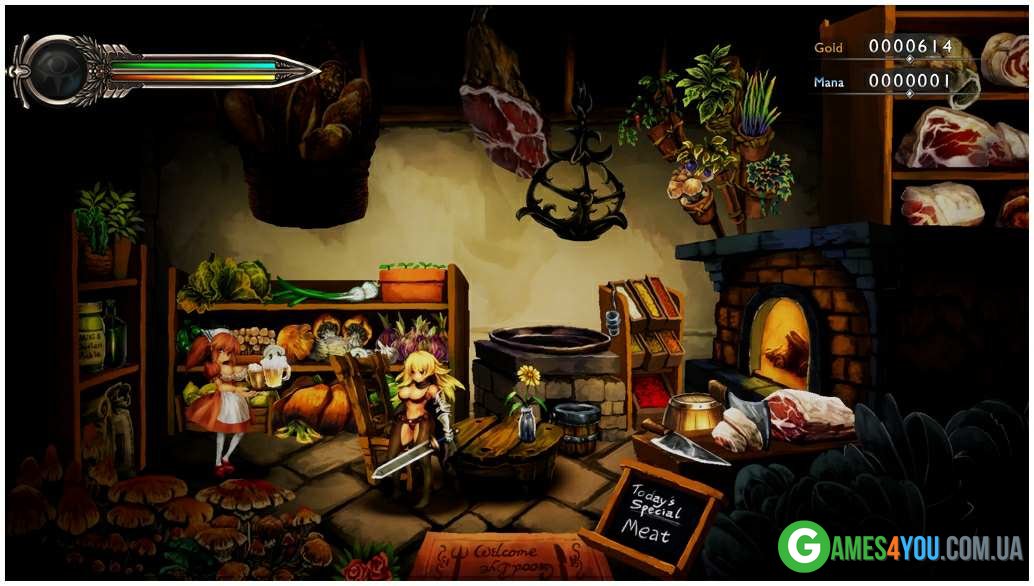Click the eye emblem orb beside the health bar

click(x=56, y=70)
